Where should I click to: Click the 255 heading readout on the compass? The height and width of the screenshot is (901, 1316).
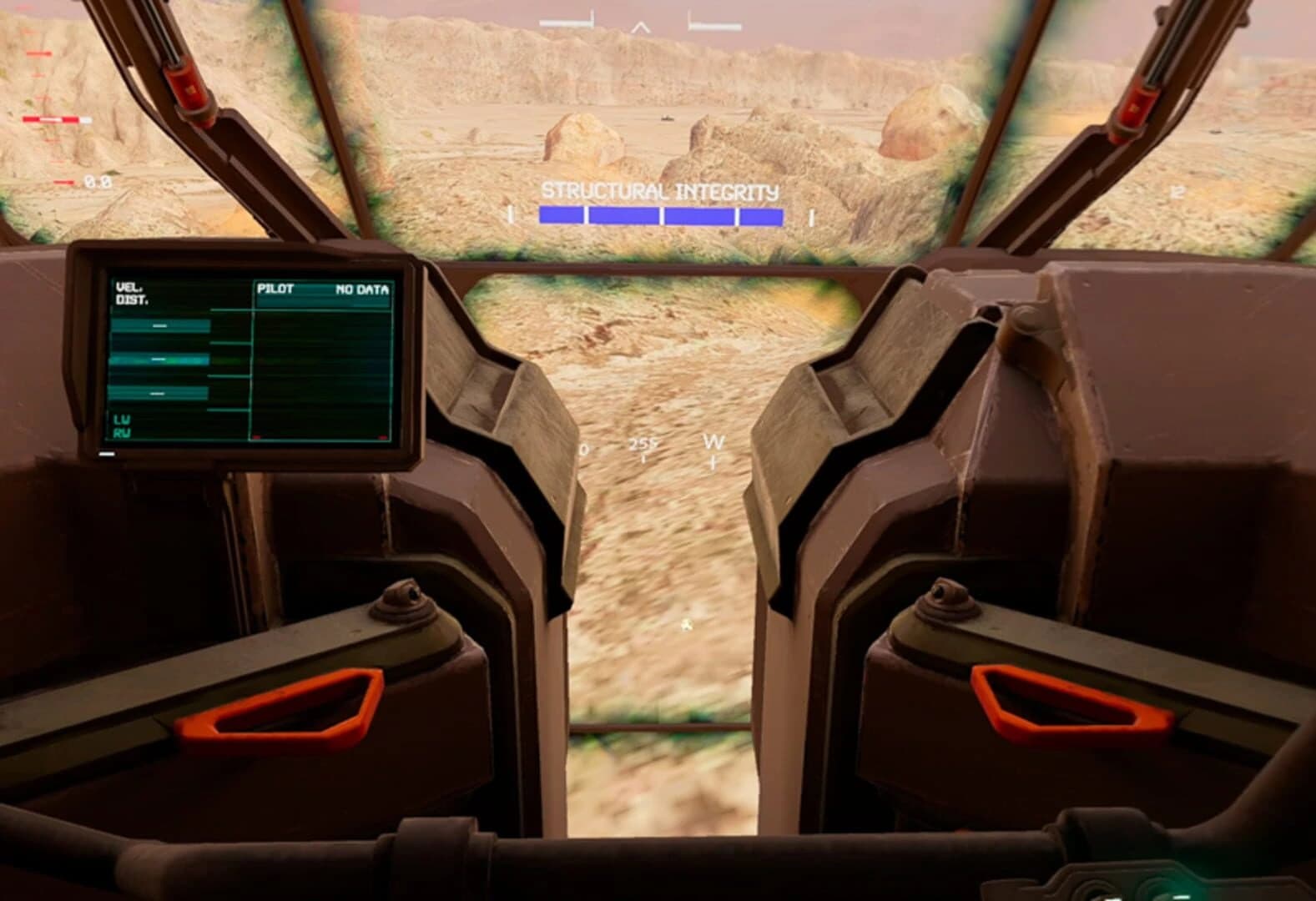(643, 445)
